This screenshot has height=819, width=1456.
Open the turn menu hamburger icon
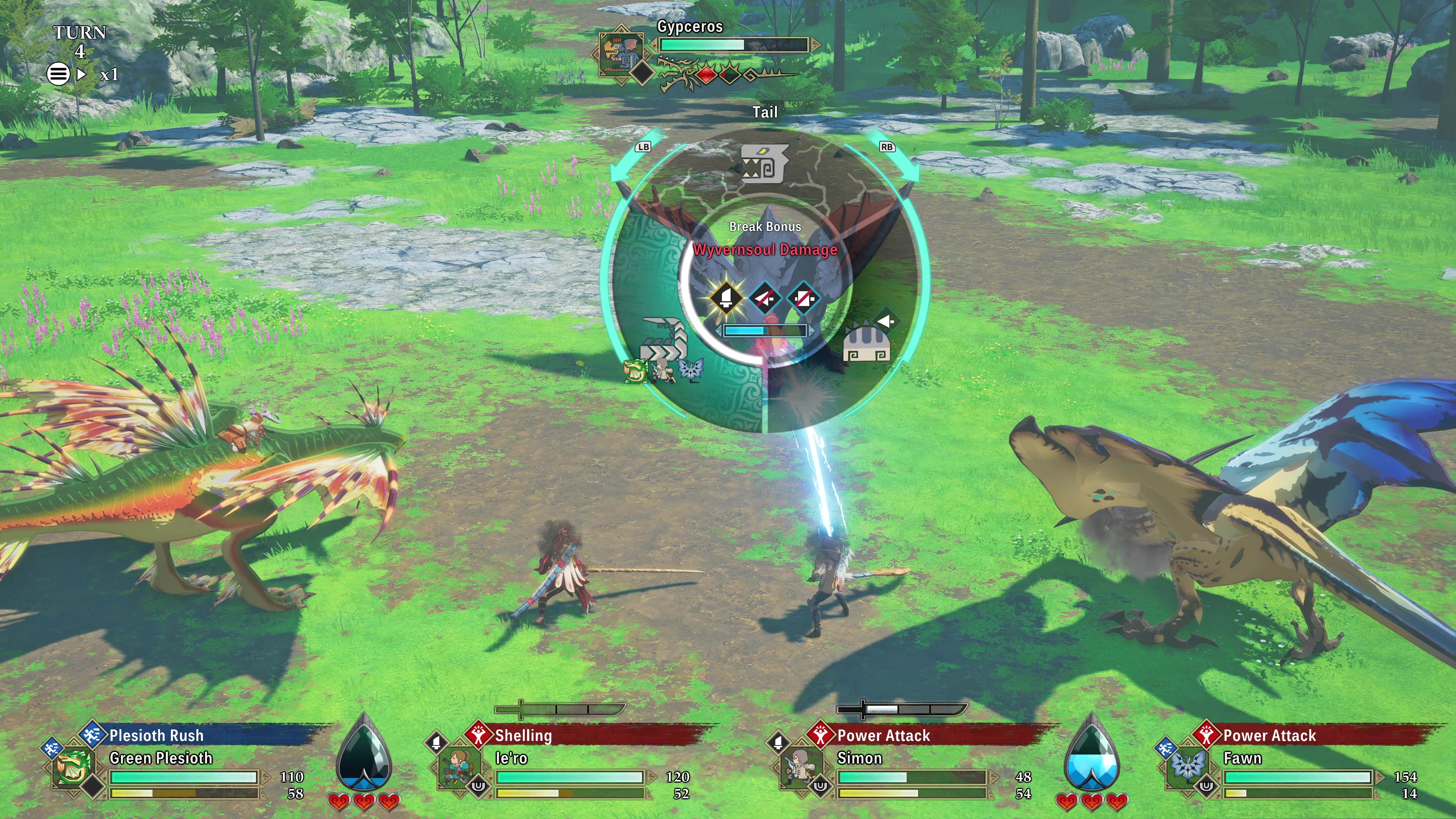coord(58,74)
